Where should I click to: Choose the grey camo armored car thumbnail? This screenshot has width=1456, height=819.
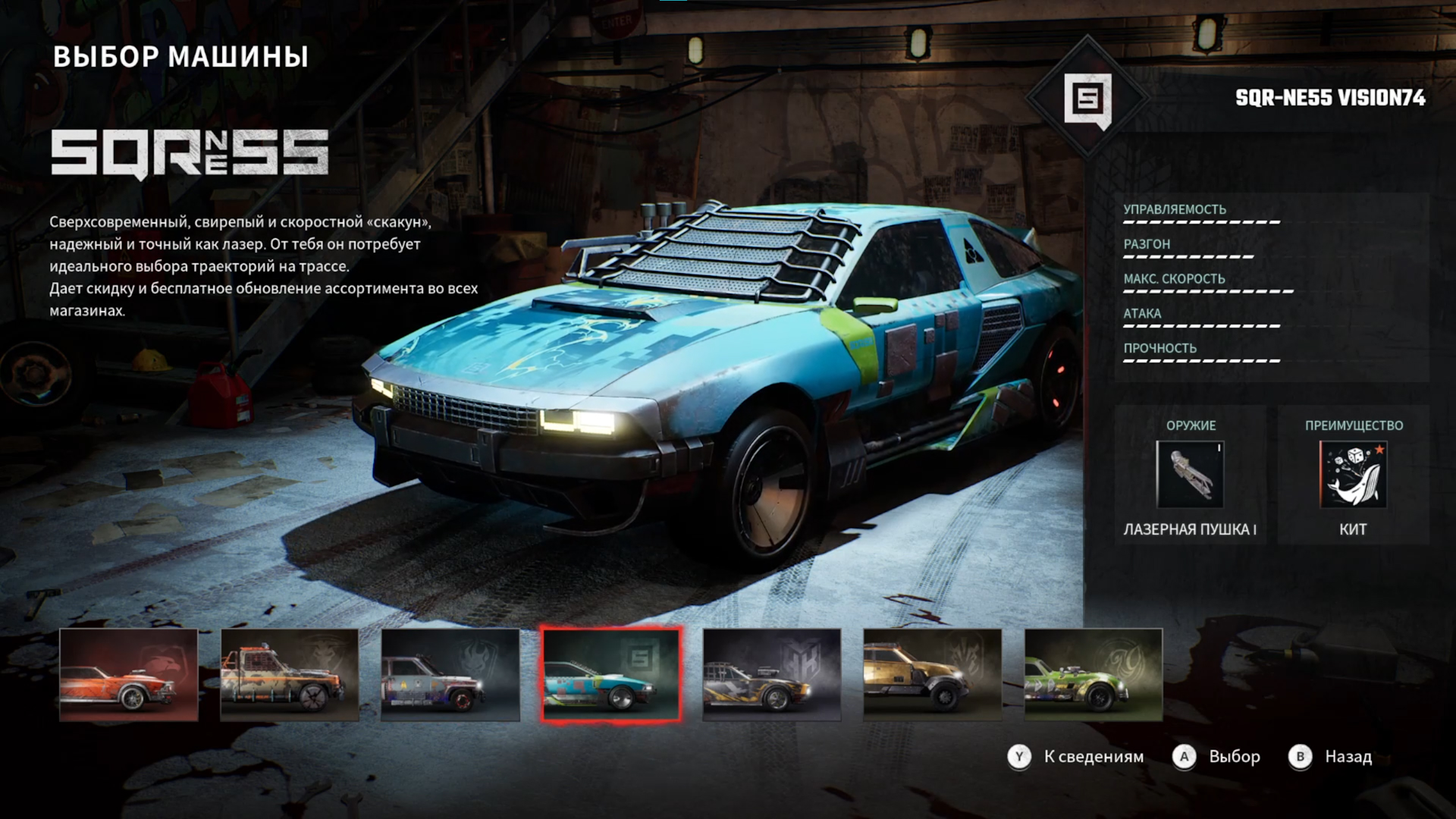click(x=772, y=675)
